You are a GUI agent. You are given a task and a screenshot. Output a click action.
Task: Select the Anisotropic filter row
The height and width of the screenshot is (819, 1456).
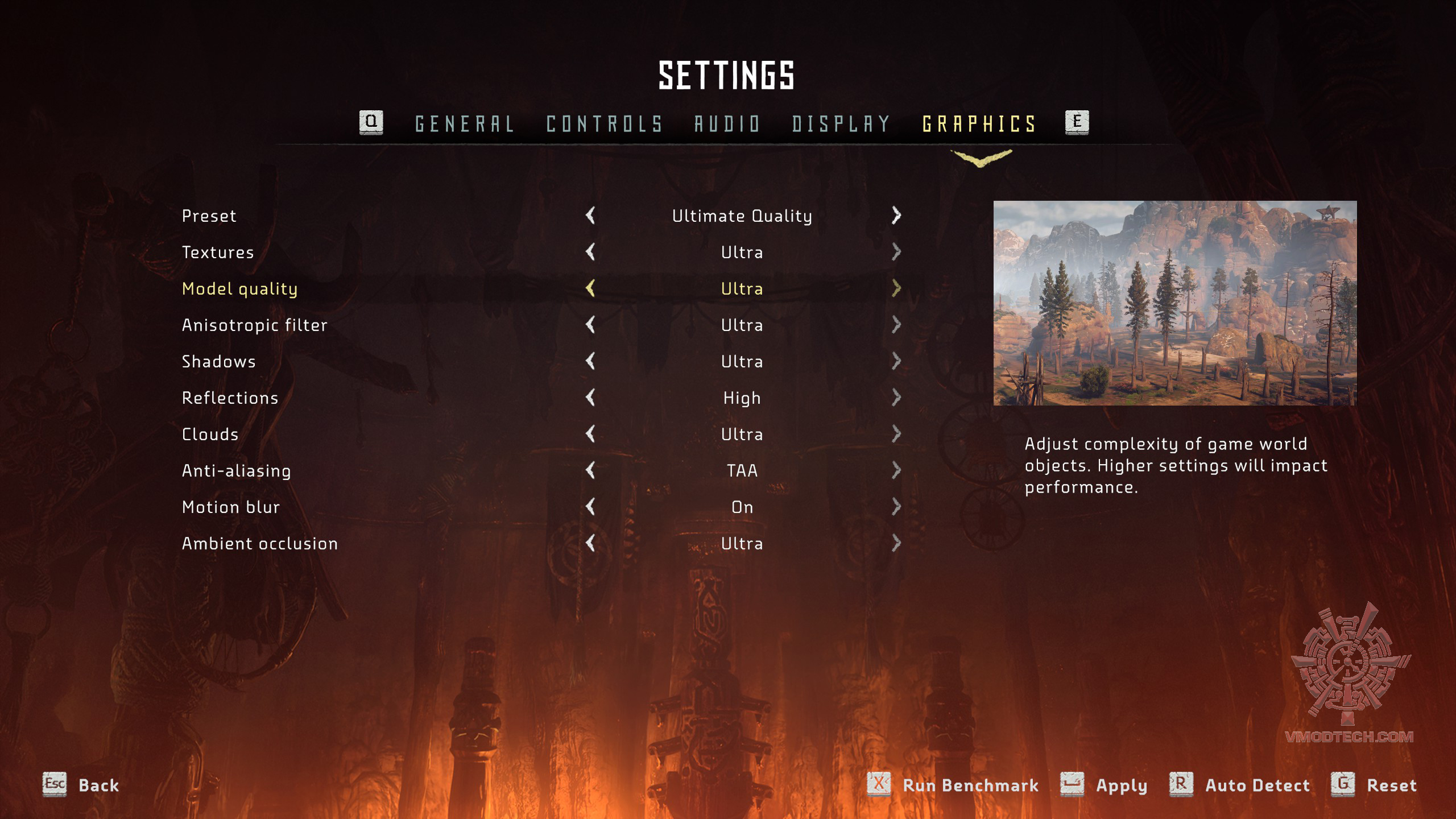click(254, 325)
